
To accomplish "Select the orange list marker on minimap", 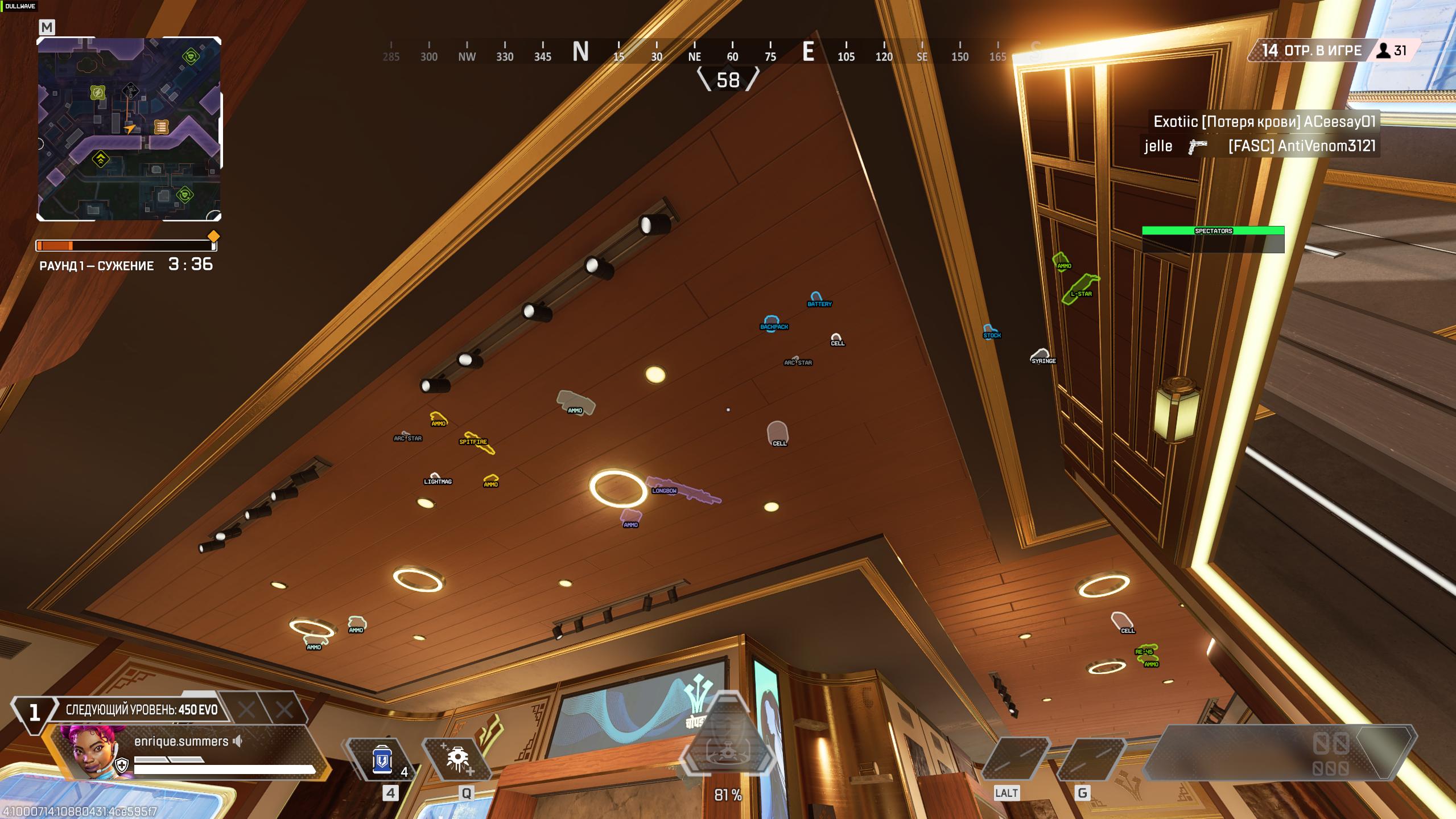I will point(161,127).
